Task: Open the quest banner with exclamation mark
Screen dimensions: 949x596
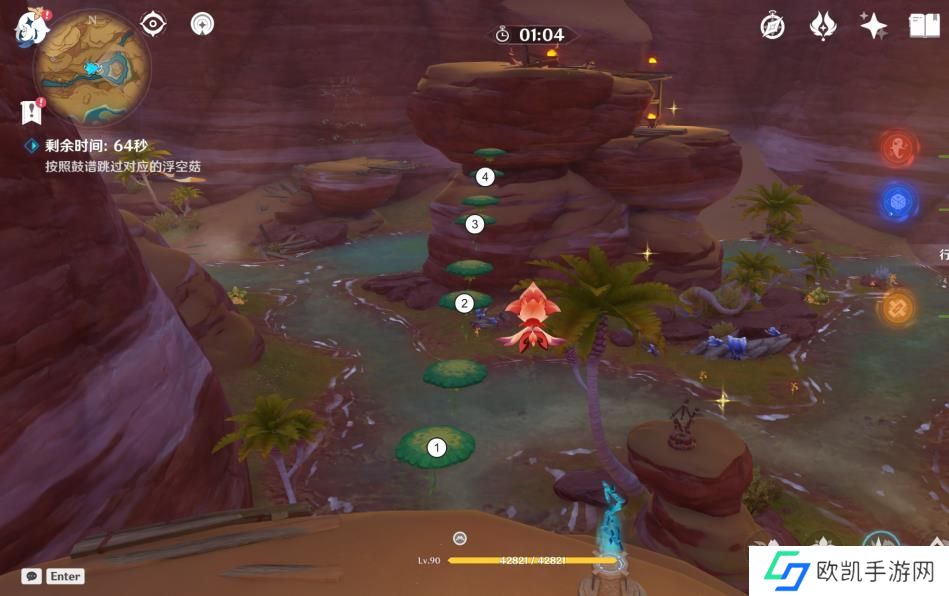Action: point(31,111)
